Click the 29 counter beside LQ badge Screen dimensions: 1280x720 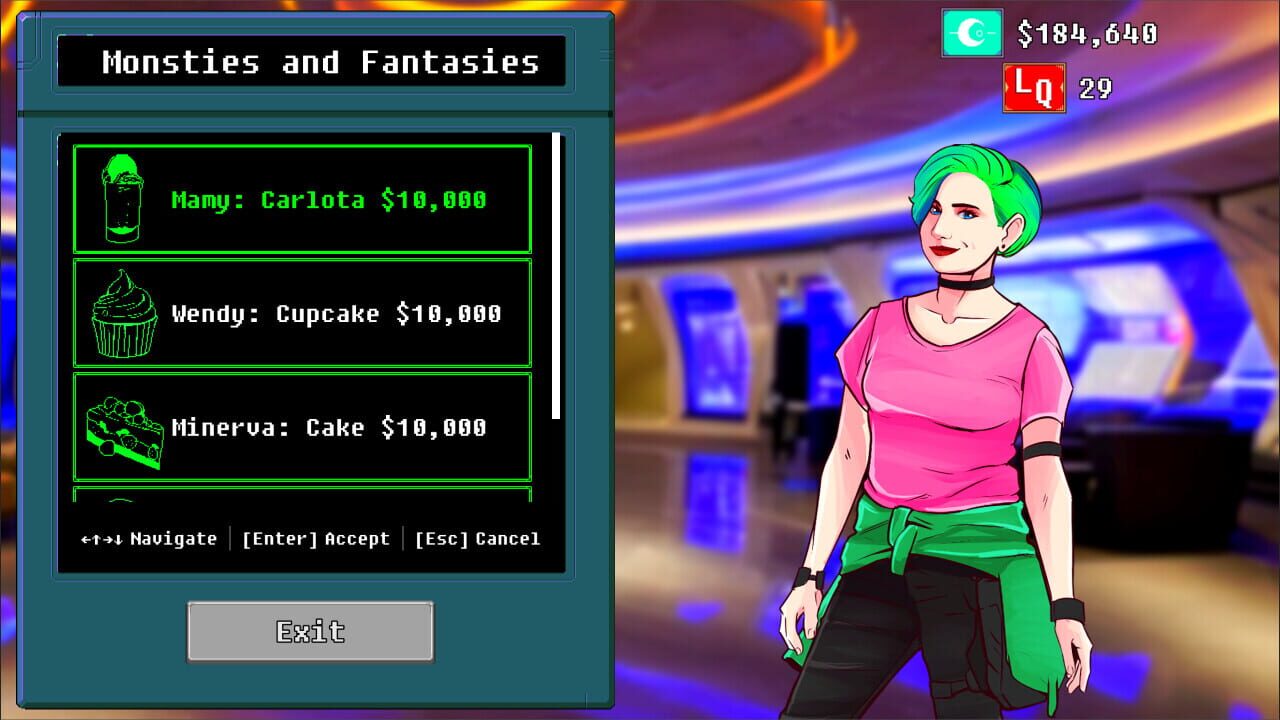click(1096, 89)
